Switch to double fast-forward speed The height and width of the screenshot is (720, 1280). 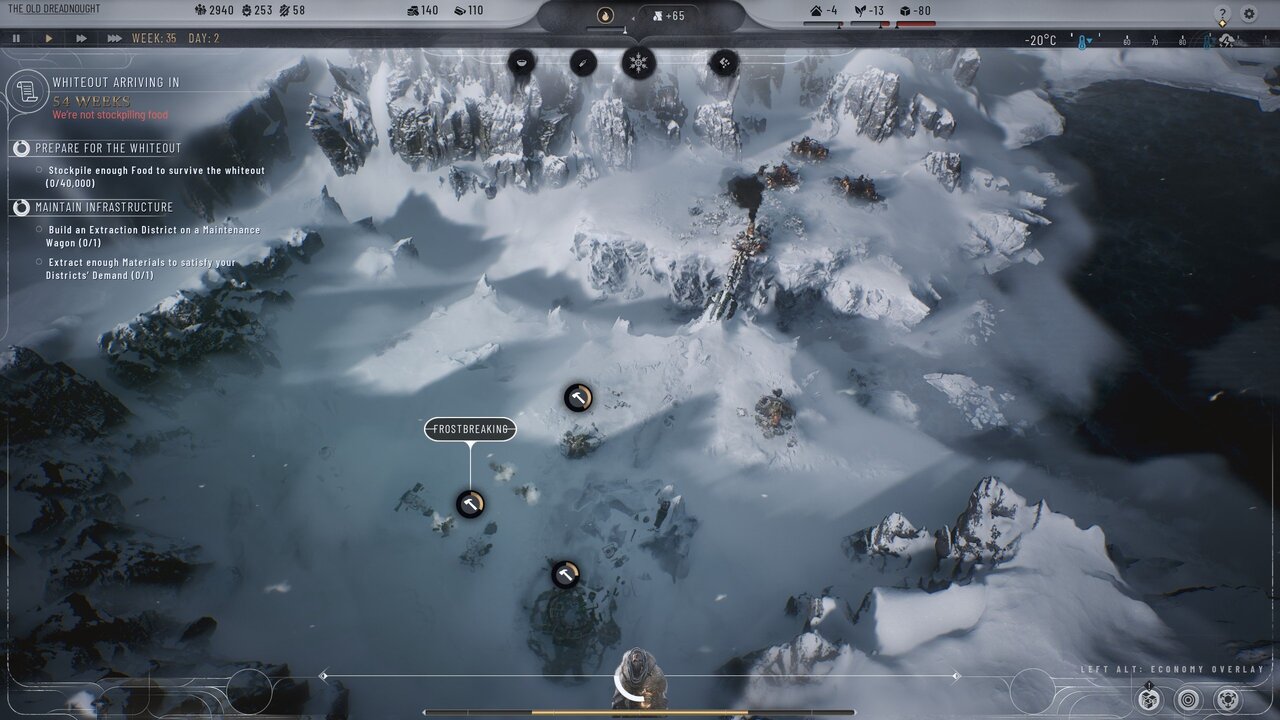(x=81, y=38)
